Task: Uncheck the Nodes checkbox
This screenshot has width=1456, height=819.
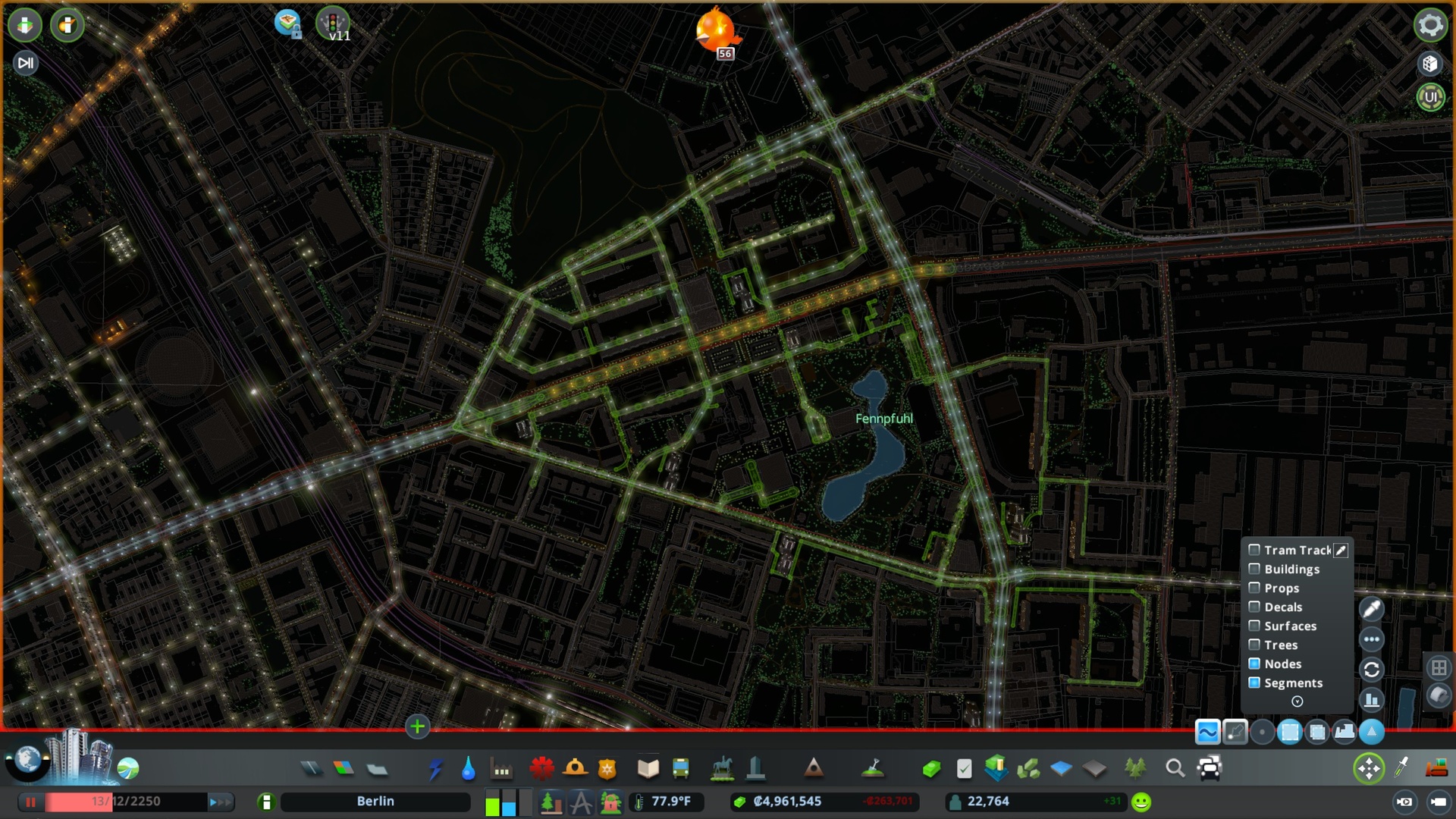Action: (x=1254, y=664)
